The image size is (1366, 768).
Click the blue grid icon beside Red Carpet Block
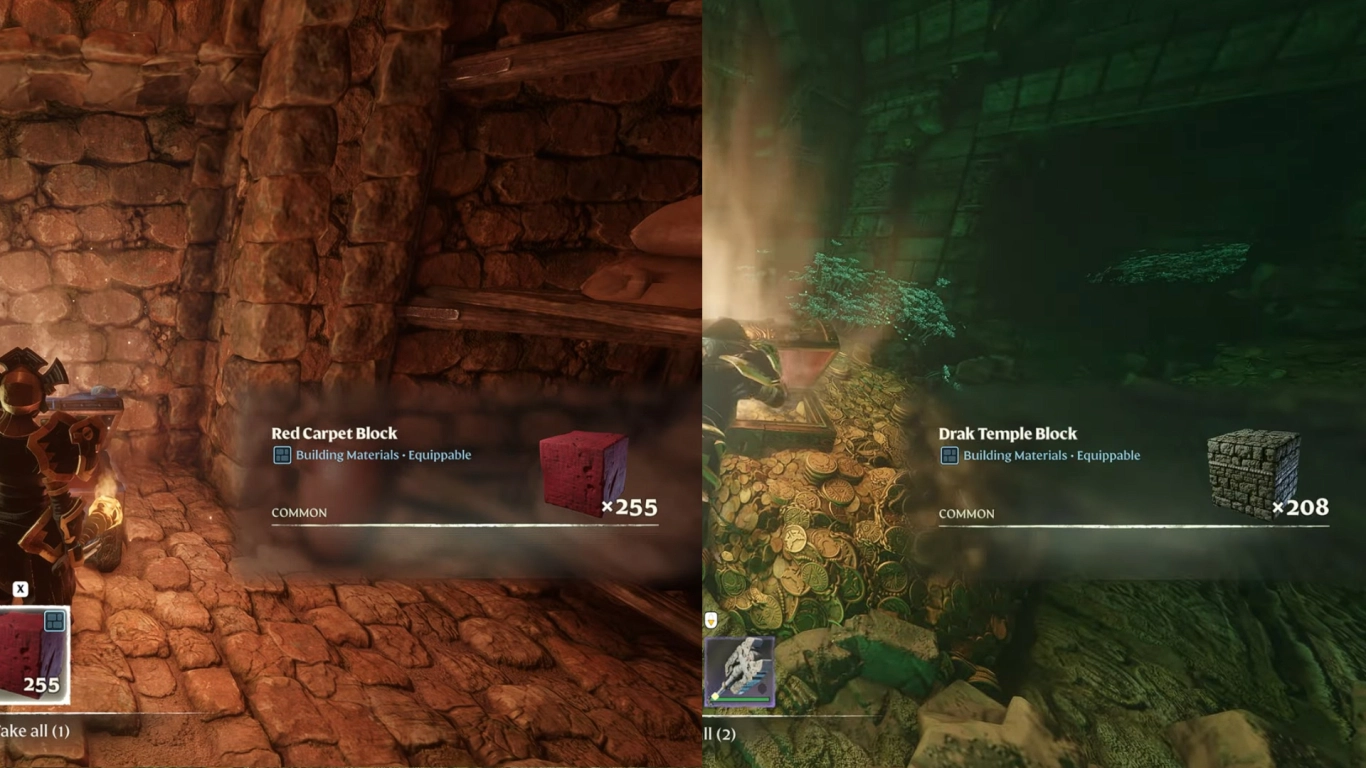[x=282, y=454]
